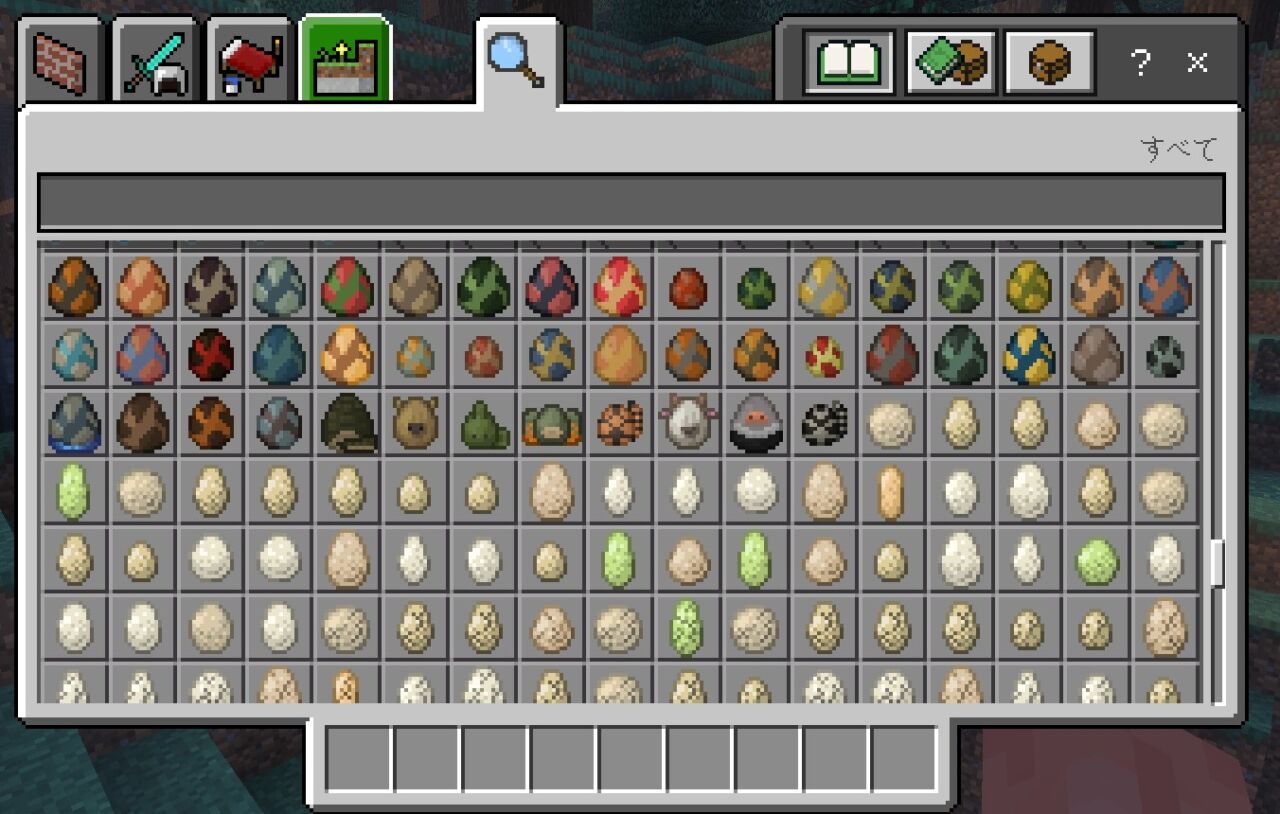This screenshot has height=814, width=1280.
Task: Pick the brown bear face spawn egg
Action: click(414, 423)
